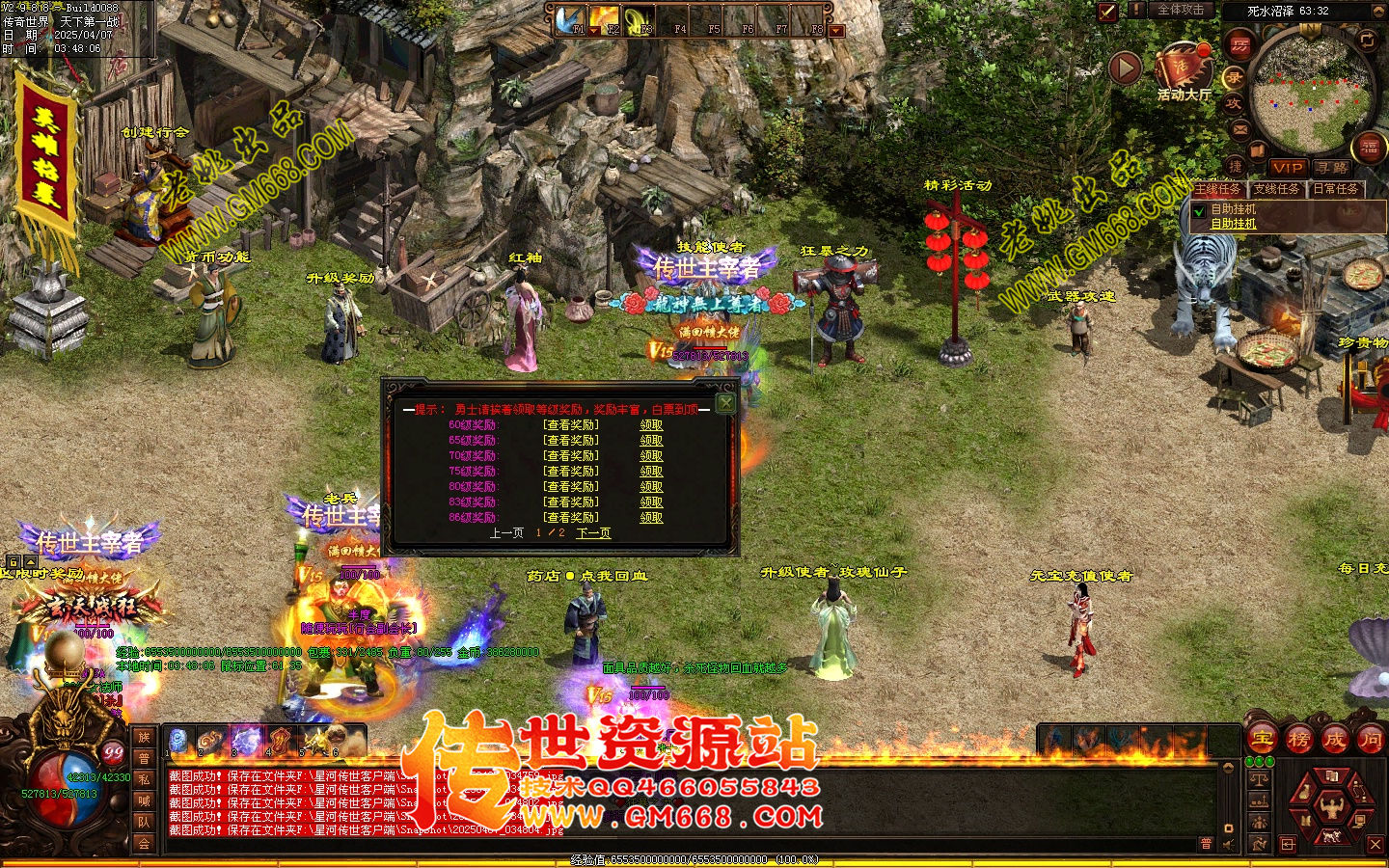Open the 成 achievements round button
Image resolution: width=1389 pixels, height=868 pixels.
click(1334, 740)
